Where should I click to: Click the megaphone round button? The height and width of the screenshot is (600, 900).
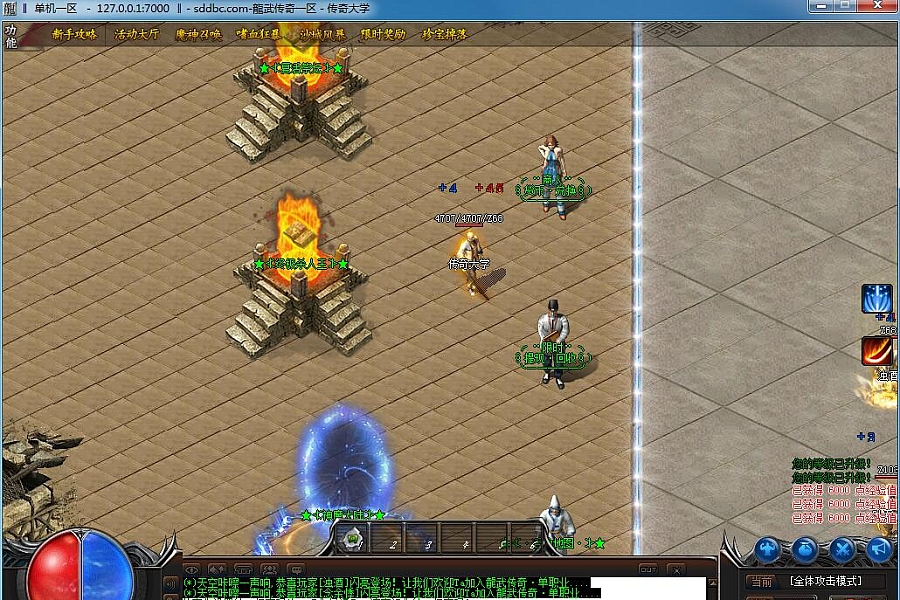pos(879,548)
